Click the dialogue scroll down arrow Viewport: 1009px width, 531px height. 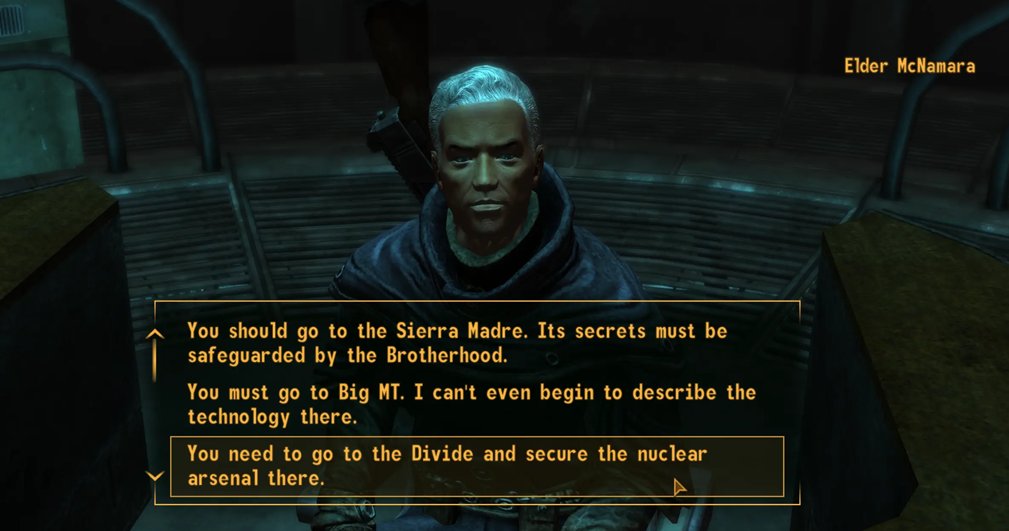coord(154,476)
